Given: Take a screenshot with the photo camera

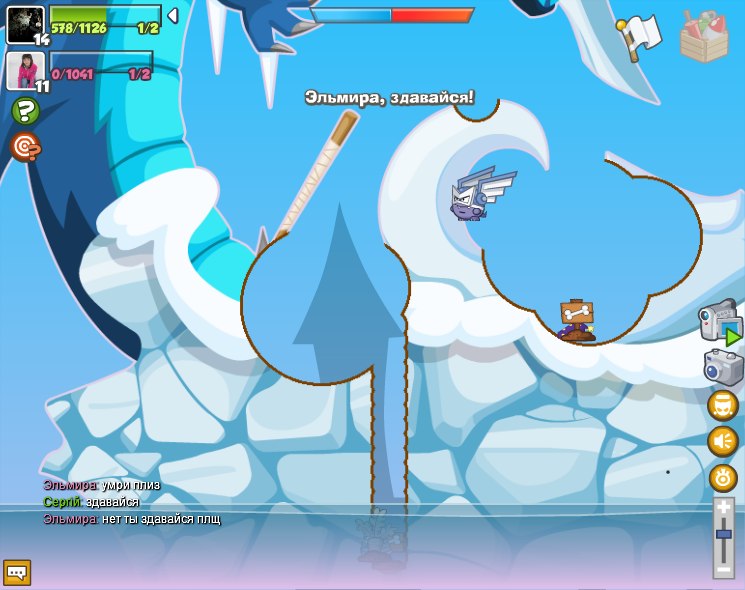Looking at the screenshot, I should tap(723, 367).
